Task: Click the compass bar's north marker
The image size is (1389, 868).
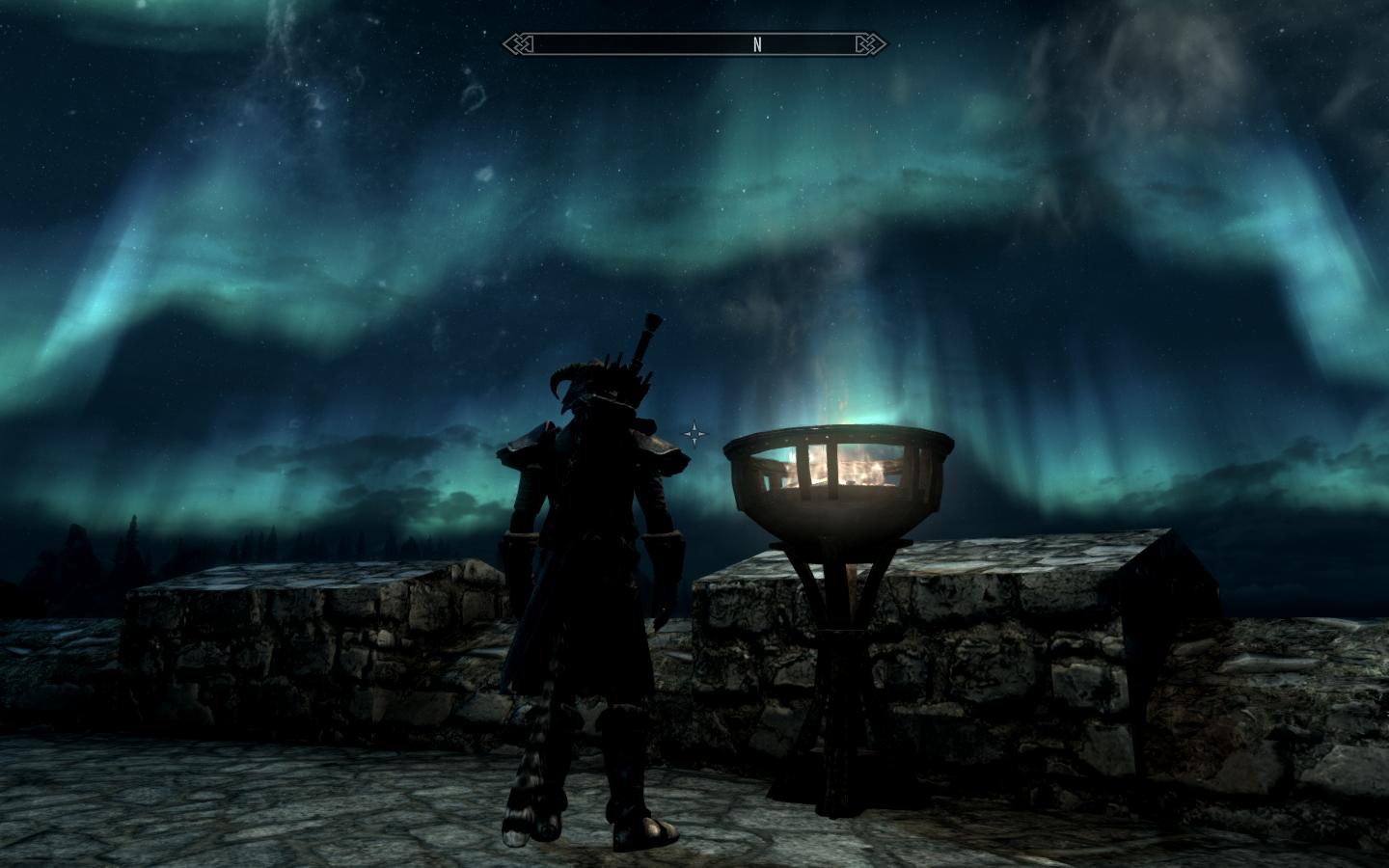Action: (x=757, y=44)
